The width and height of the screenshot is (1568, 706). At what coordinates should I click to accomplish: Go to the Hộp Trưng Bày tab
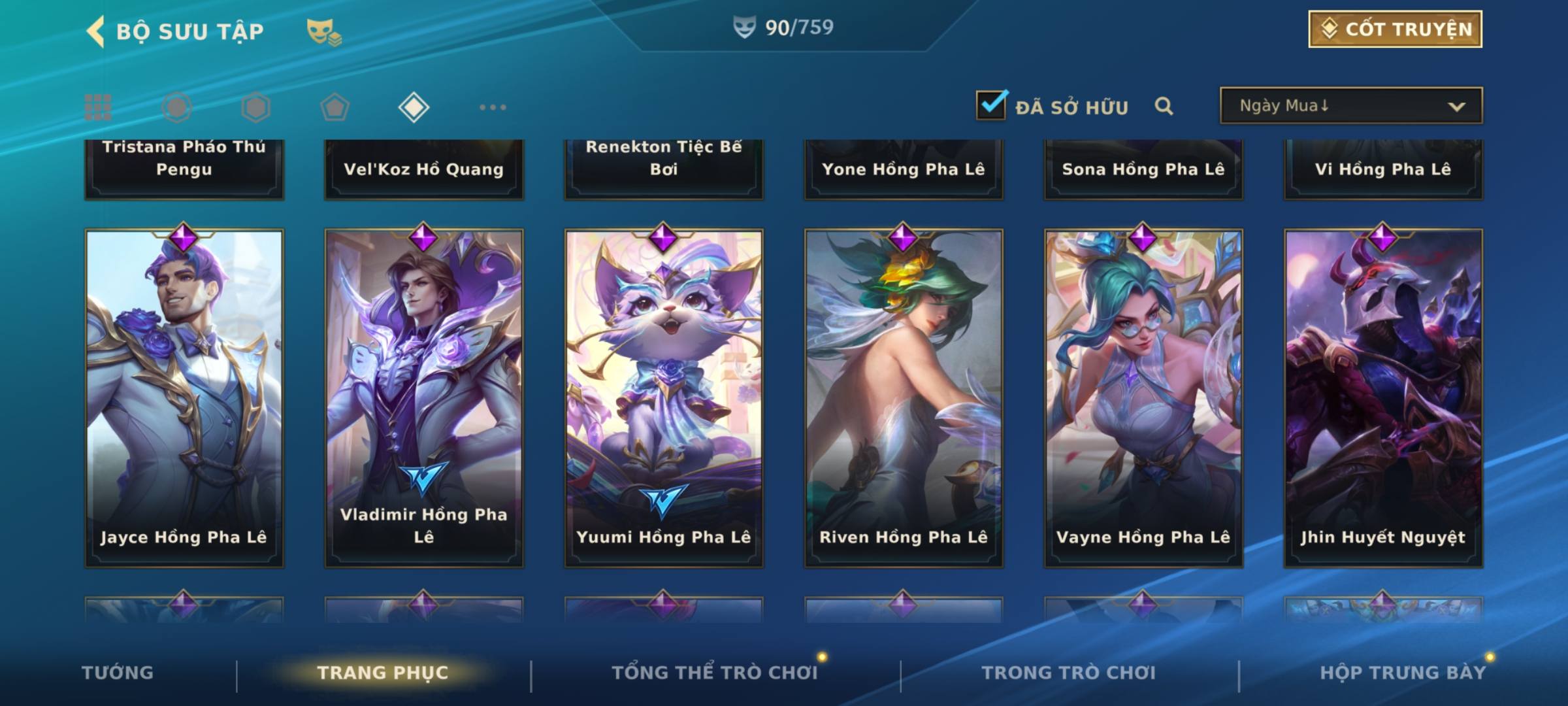(x=1402, y=673)
